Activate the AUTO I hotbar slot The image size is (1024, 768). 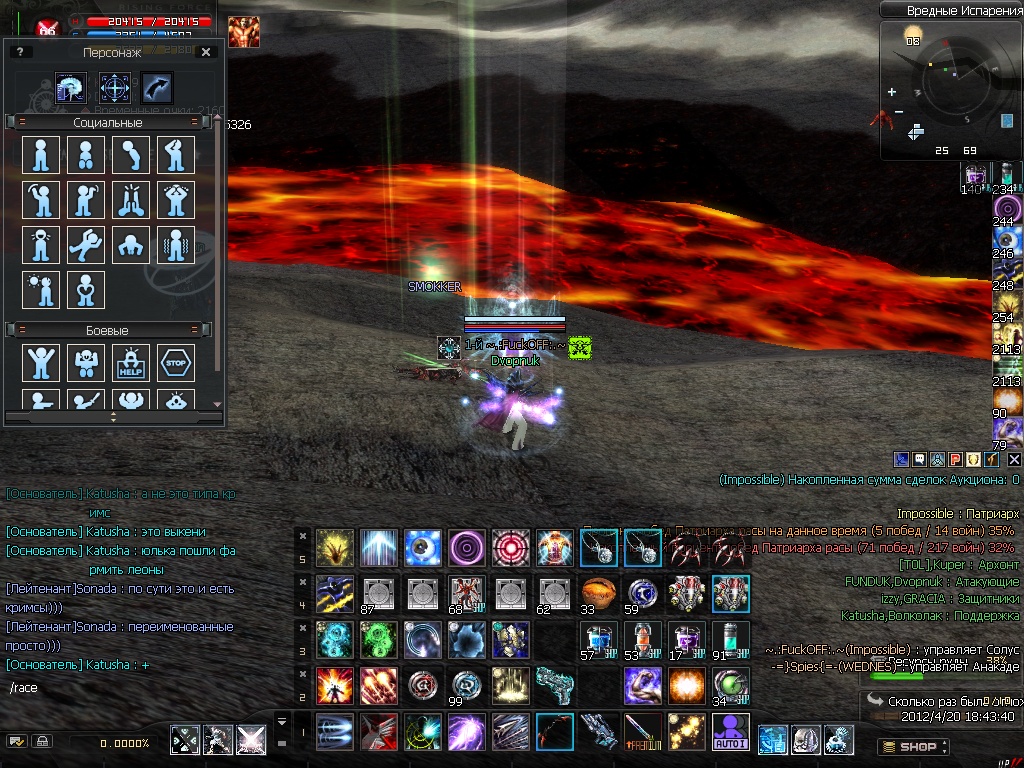(731, 732)
